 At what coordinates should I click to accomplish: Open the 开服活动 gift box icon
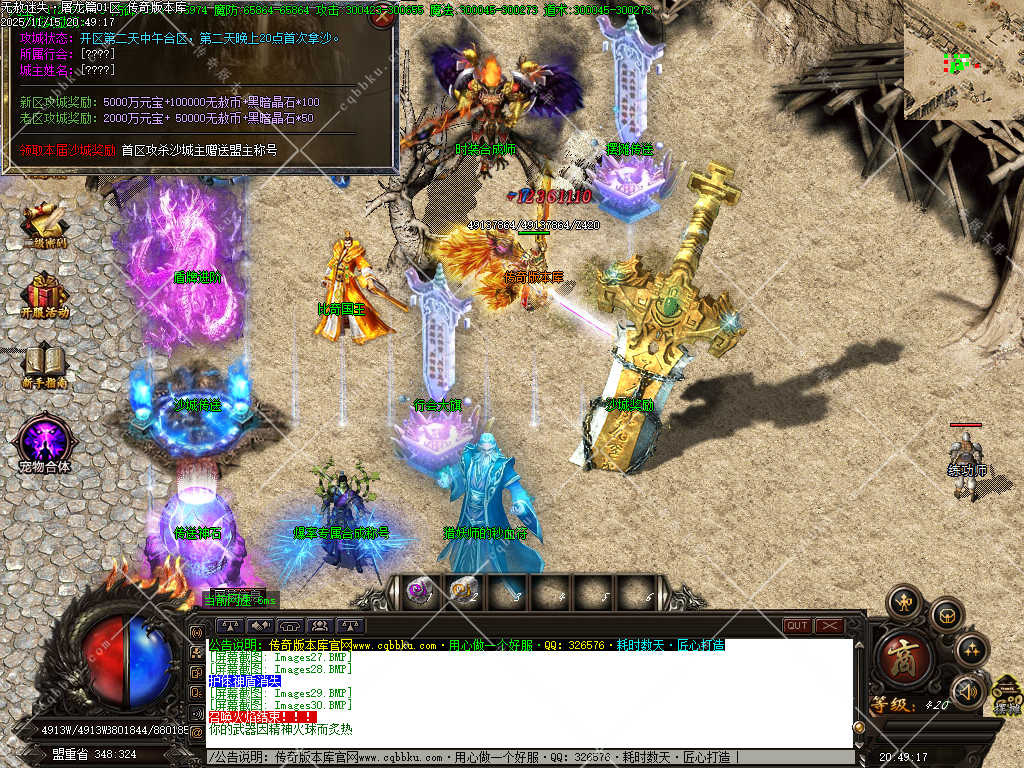tap(44, 294)
